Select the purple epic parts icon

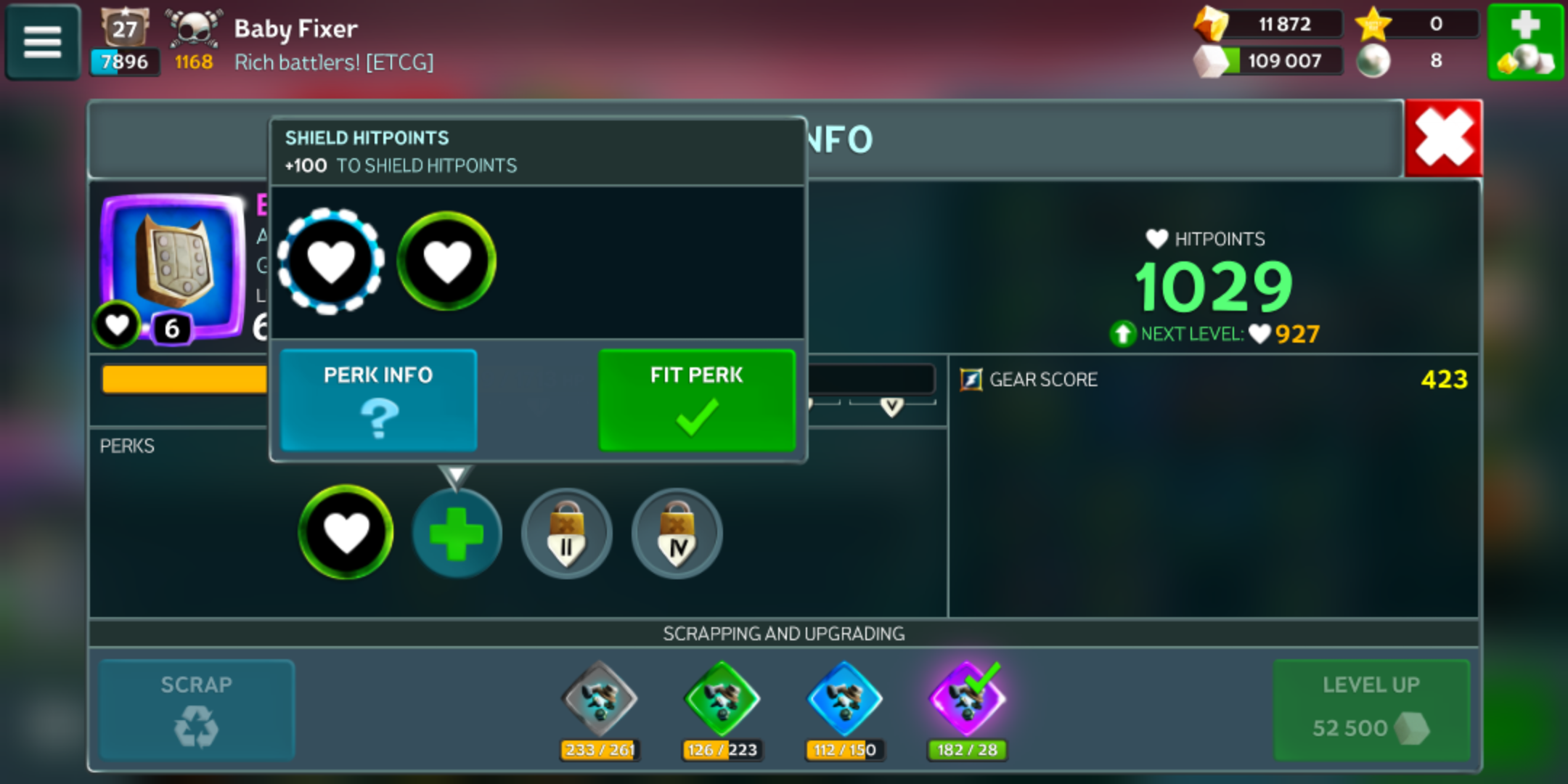click(x=967, y=699)
